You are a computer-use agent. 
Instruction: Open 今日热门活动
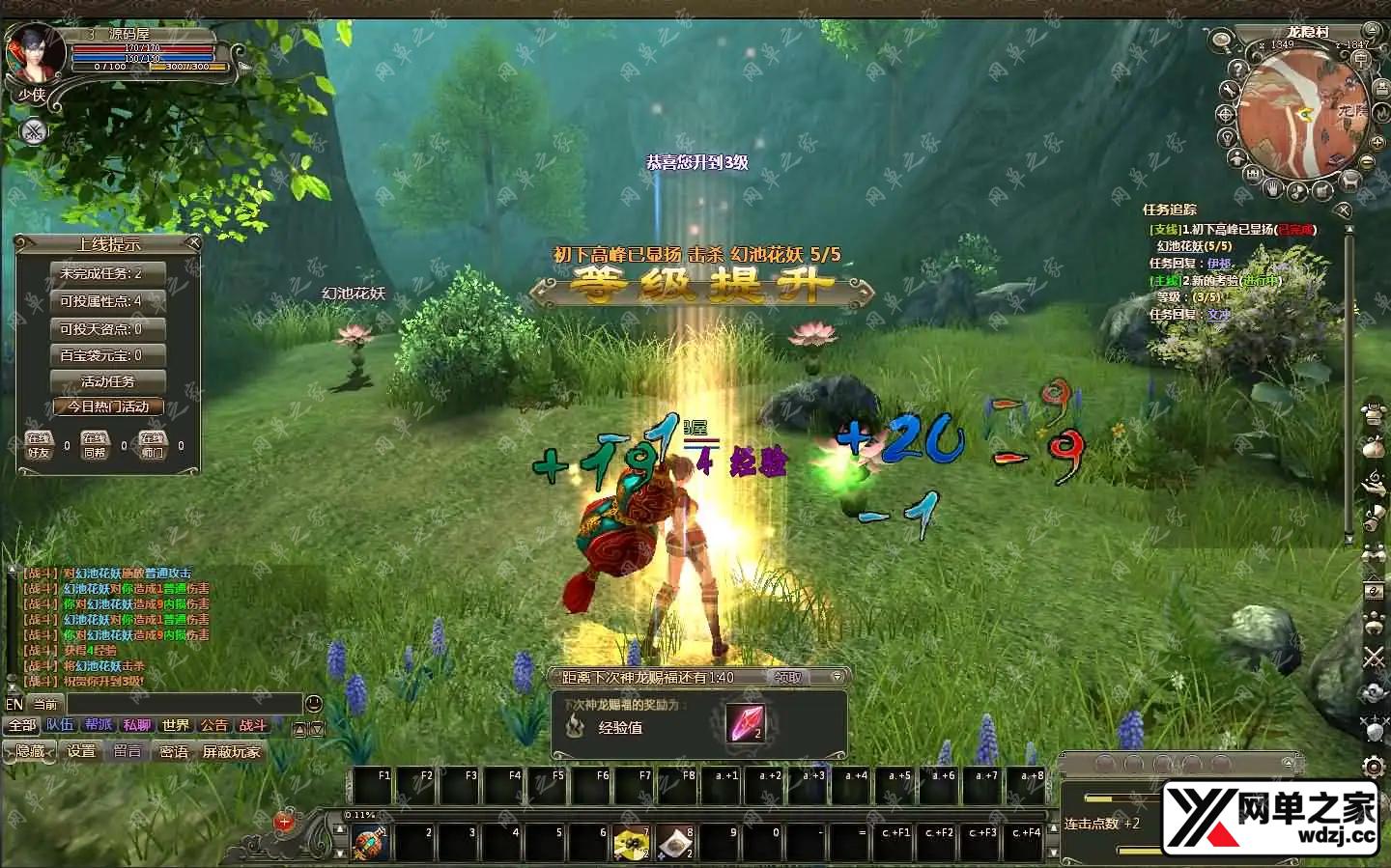pyautogui.click(x=108, y=406)
